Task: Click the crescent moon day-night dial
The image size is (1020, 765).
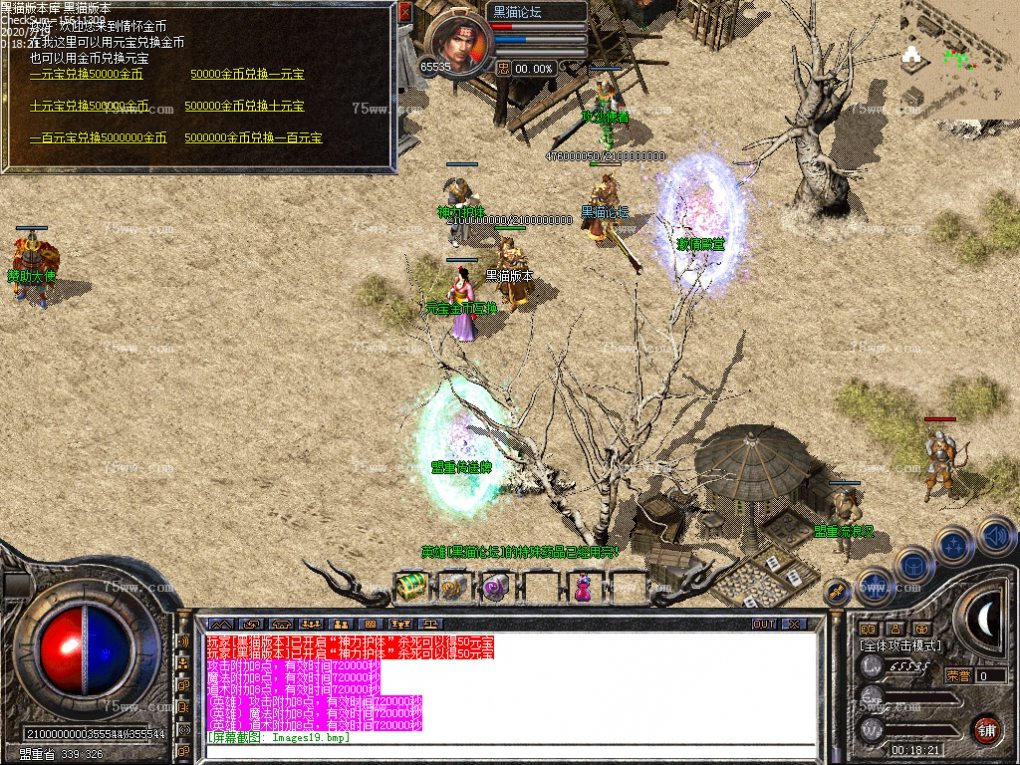Action: pyautogui.click(x=981, y=619)
